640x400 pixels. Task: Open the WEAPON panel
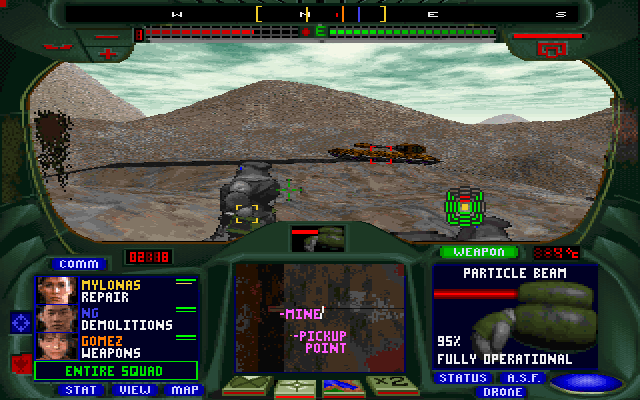point(479,252)
